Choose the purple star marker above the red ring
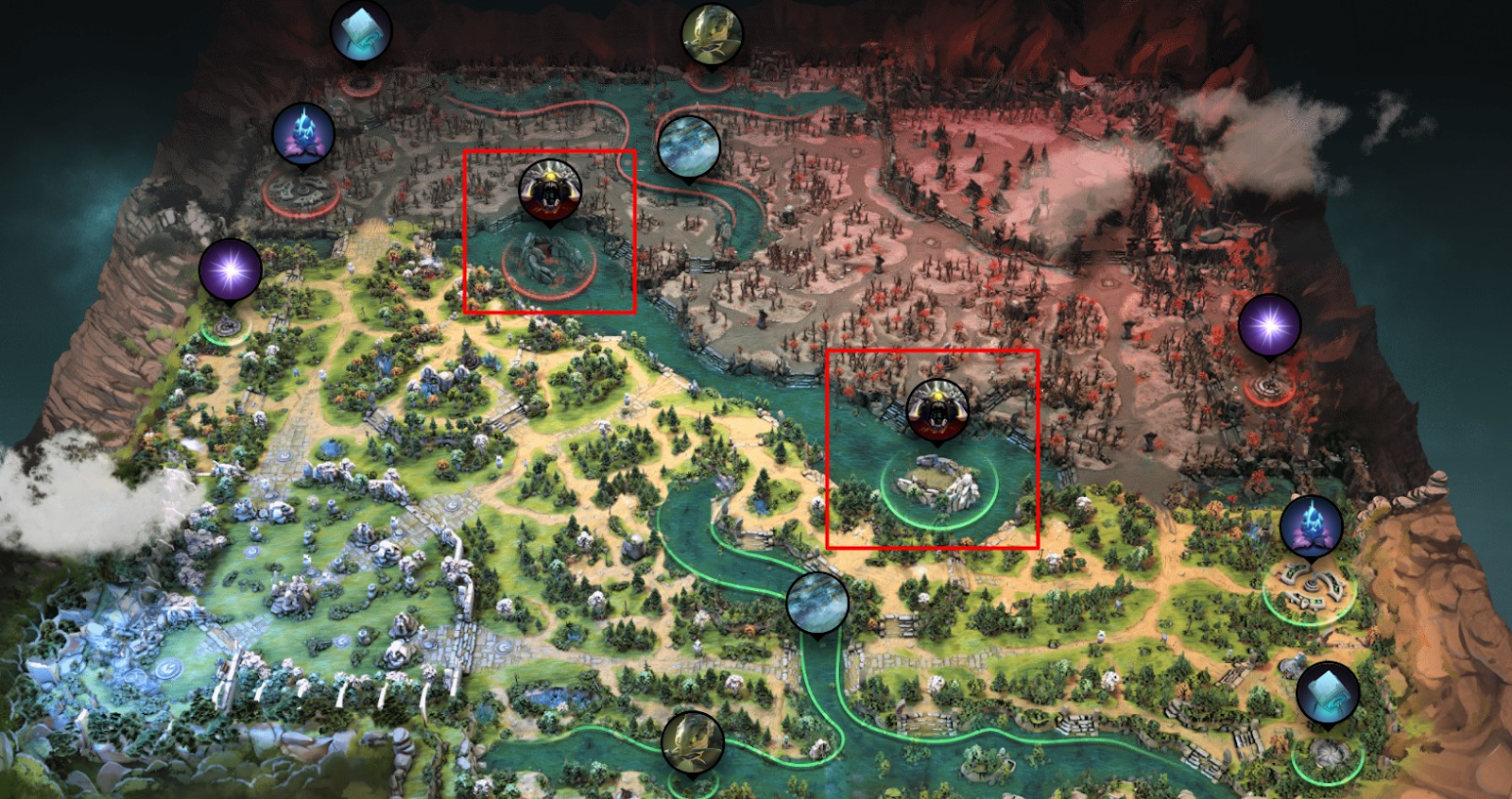 point(1269,326)
